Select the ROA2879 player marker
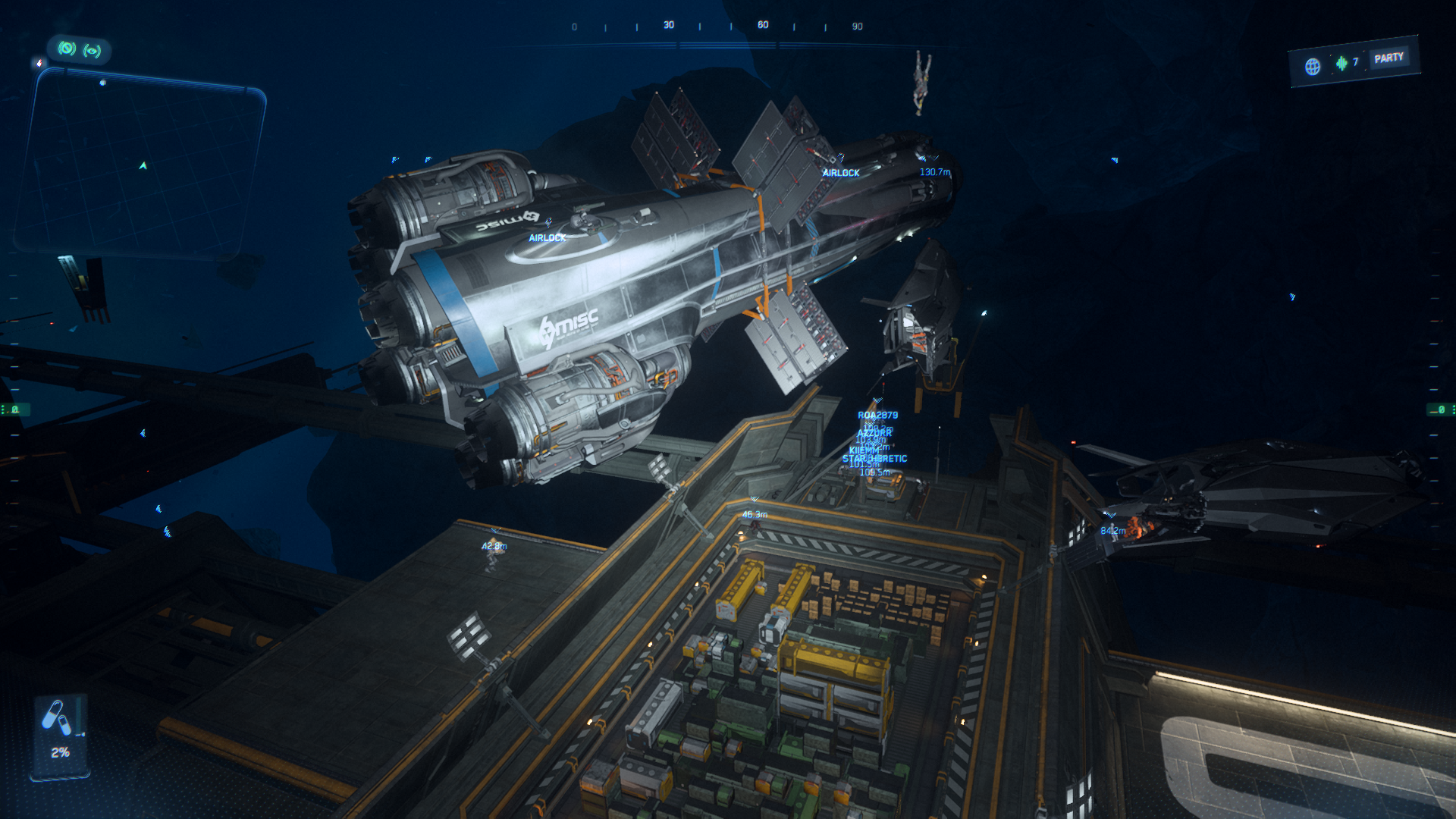1456x819 pixels. tap(877, 415)
